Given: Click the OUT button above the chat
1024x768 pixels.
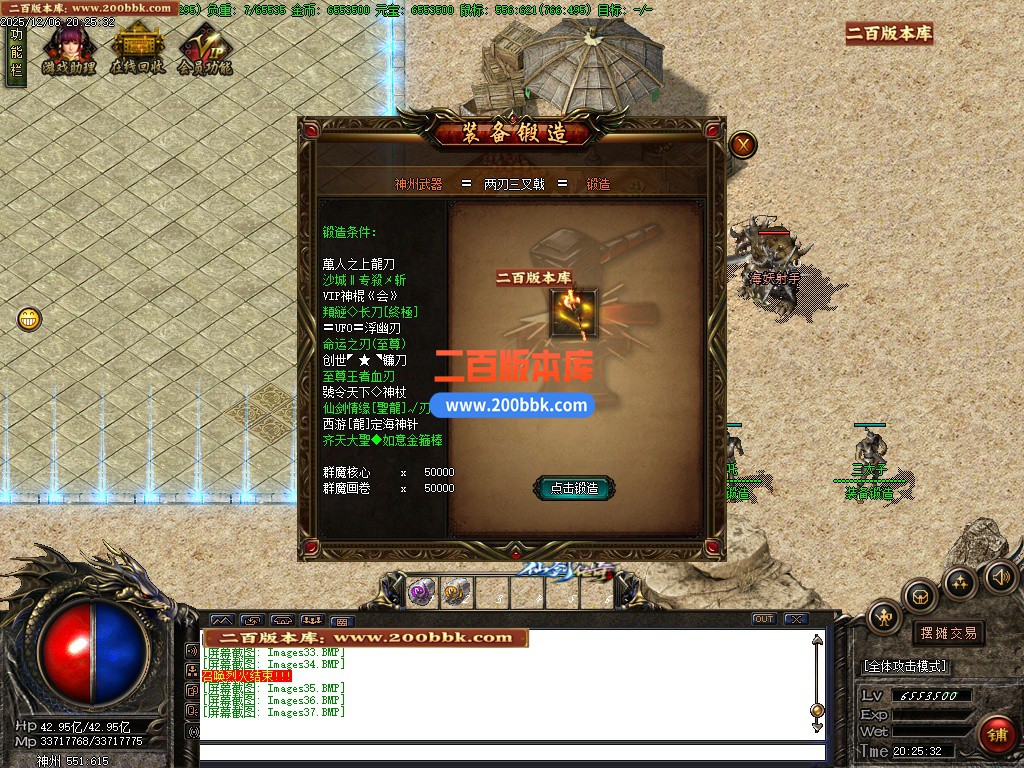Looking at the screenshot, I should pyautogui.click(x=763, y=619).
